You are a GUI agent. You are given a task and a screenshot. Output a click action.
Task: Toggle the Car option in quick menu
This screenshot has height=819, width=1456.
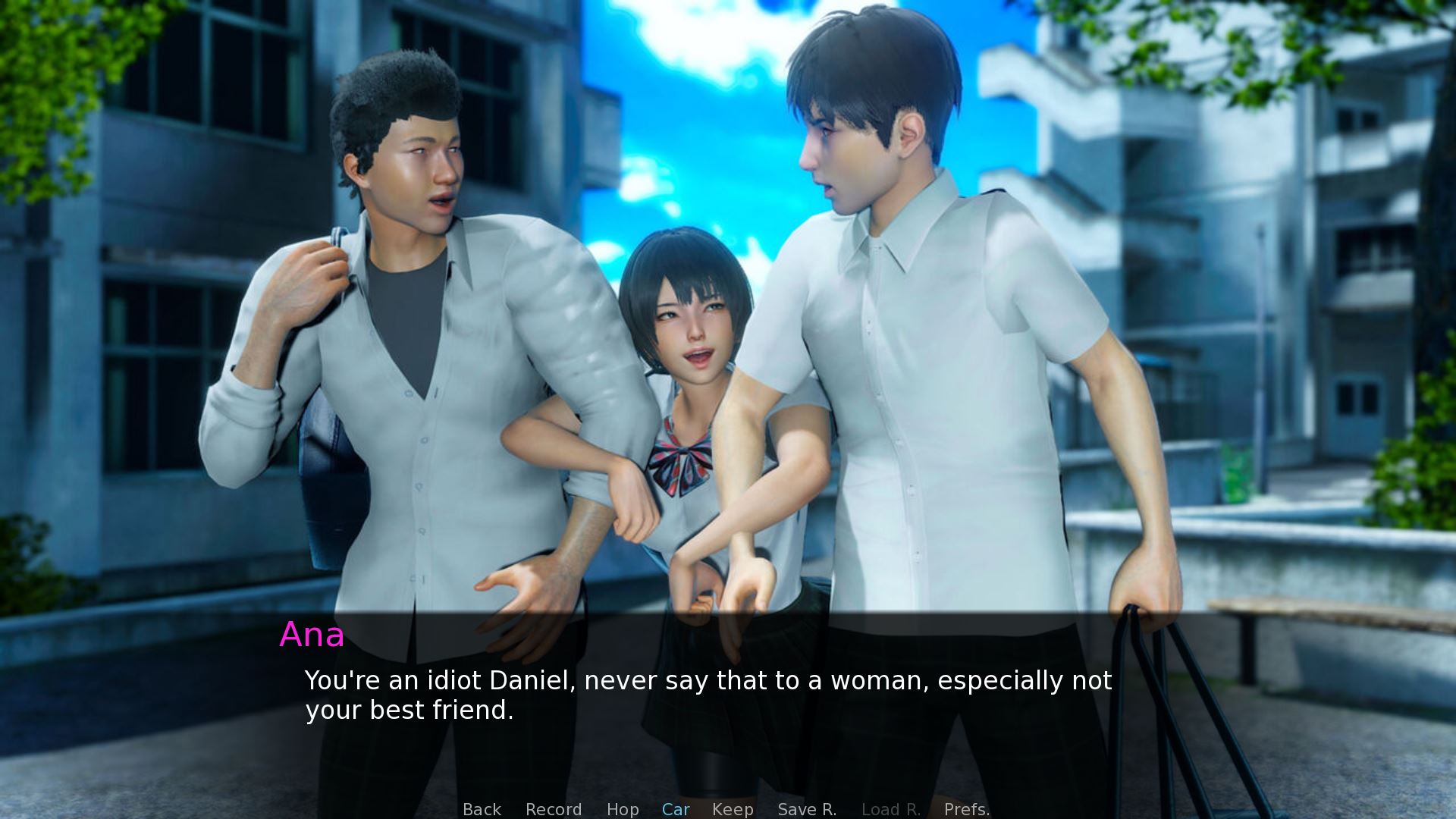point(676,809)
